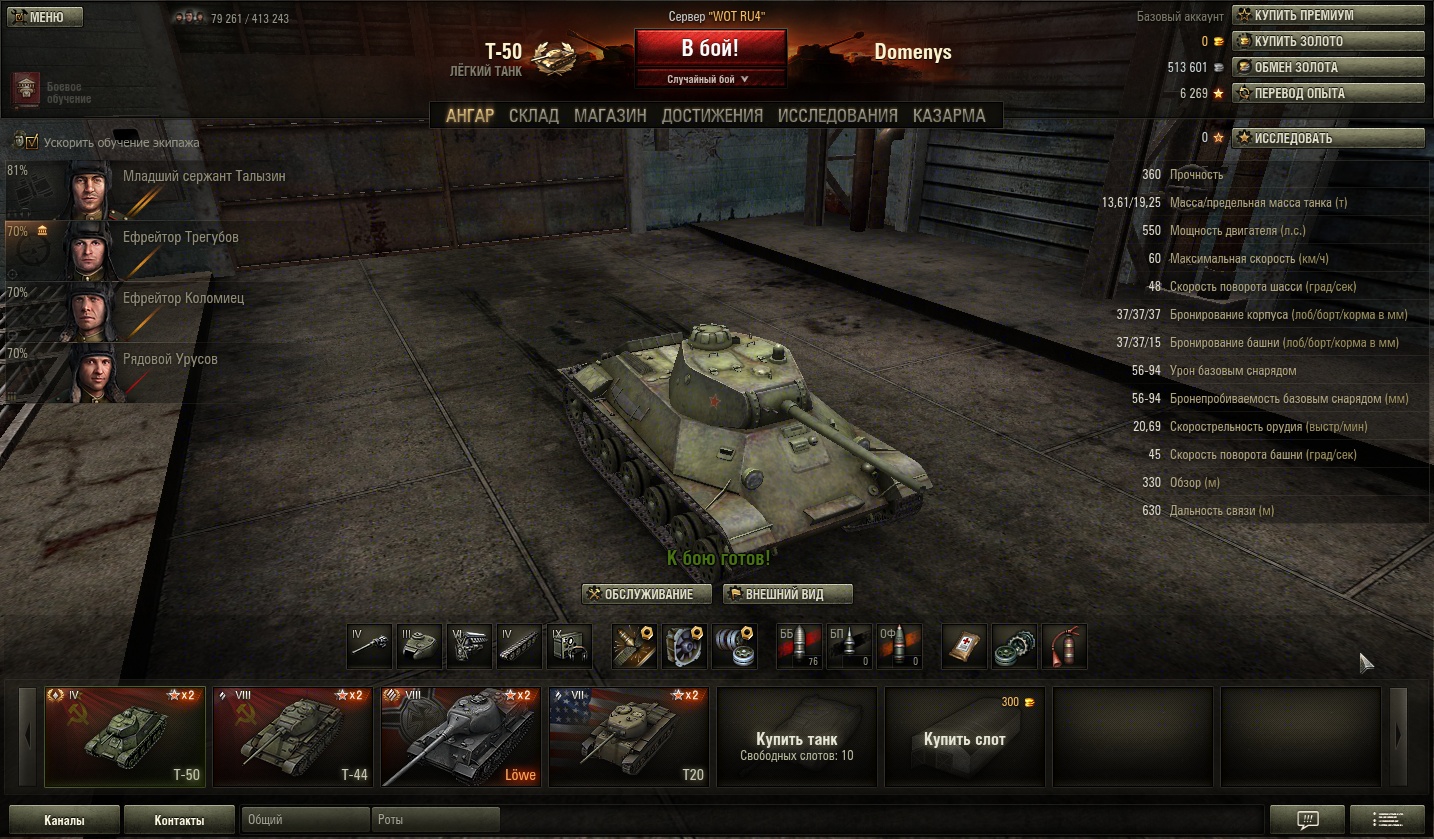Show the ДОСТИЖЕНИЯ tab
This screenshot has width=1434, height=839.
[711, 115]
